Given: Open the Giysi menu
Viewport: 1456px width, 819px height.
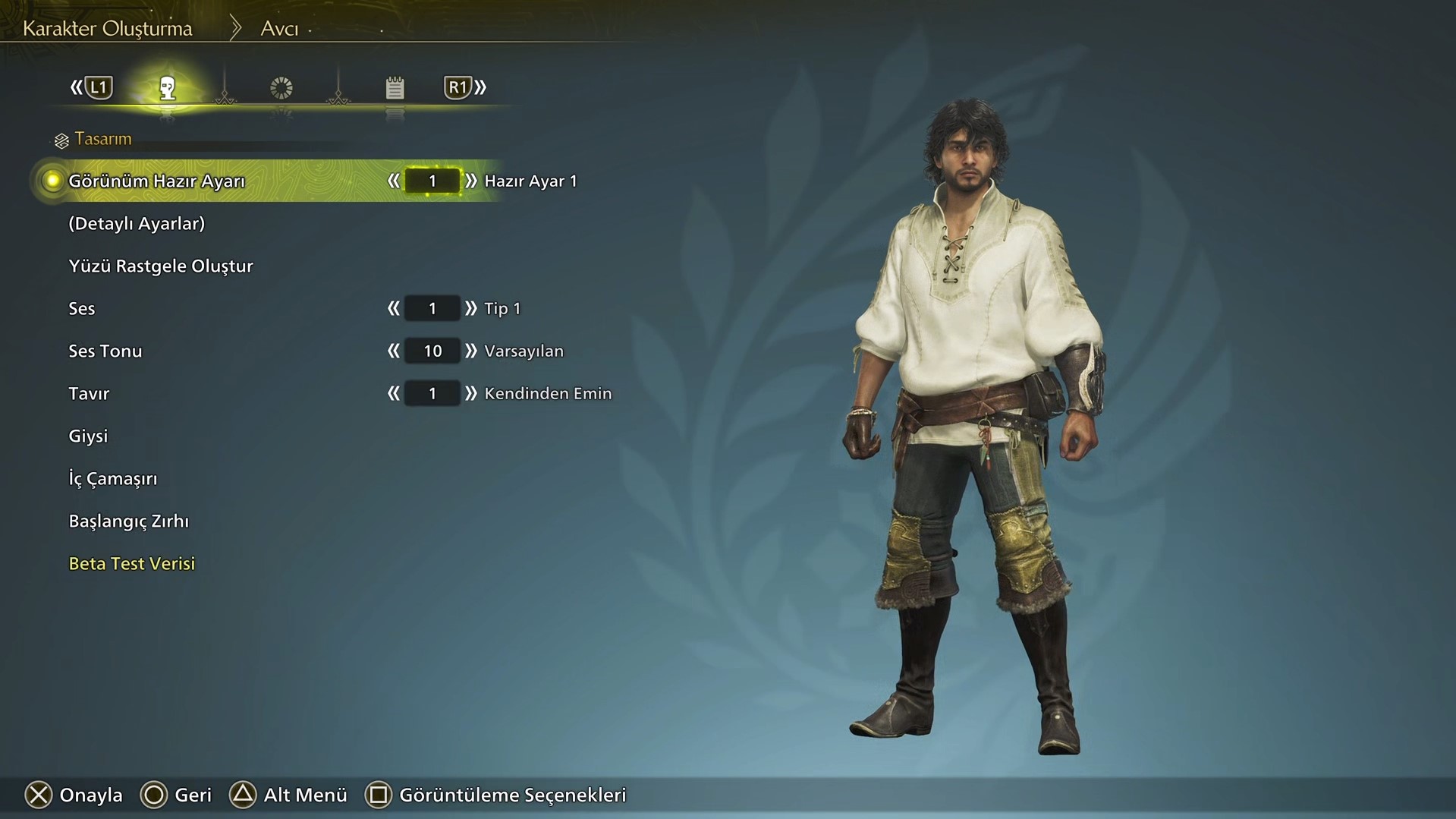Looking at the screenshot, I should pos(88,436).
